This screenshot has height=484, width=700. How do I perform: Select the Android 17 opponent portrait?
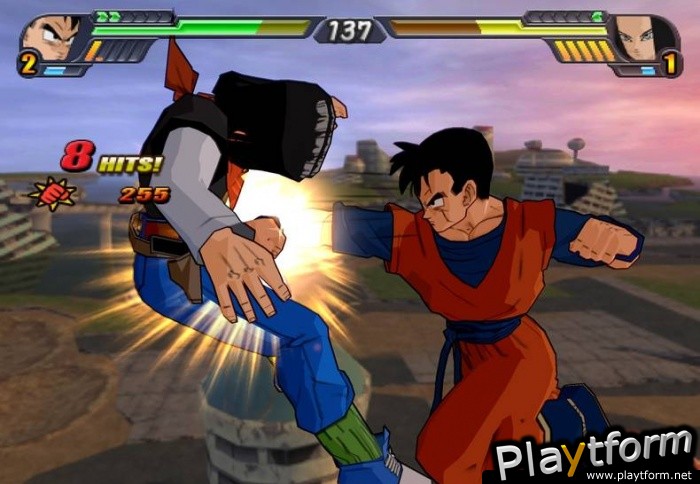(x=639, y=38)
